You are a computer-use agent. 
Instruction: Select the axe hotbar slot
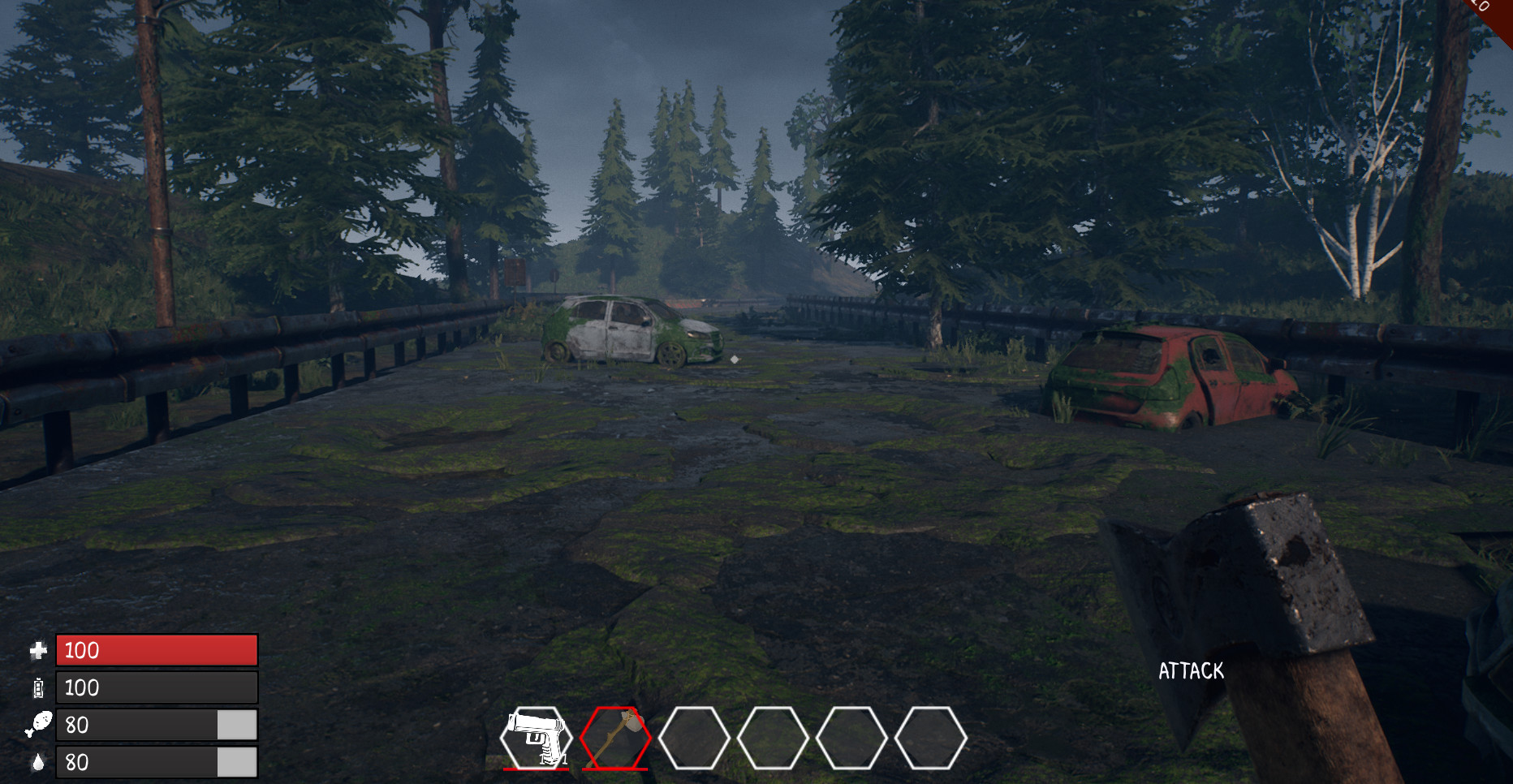pos(615,738)
